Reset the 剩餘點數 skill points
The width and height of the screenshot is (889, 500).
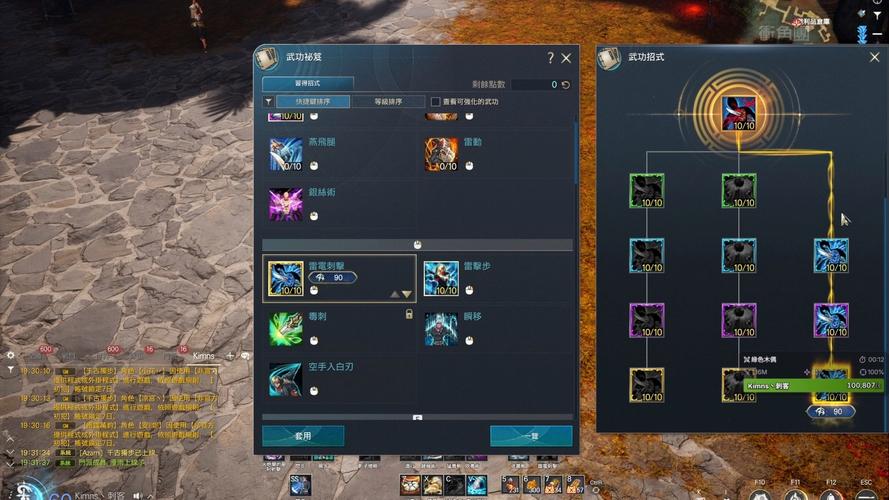(x=566, y=85)
